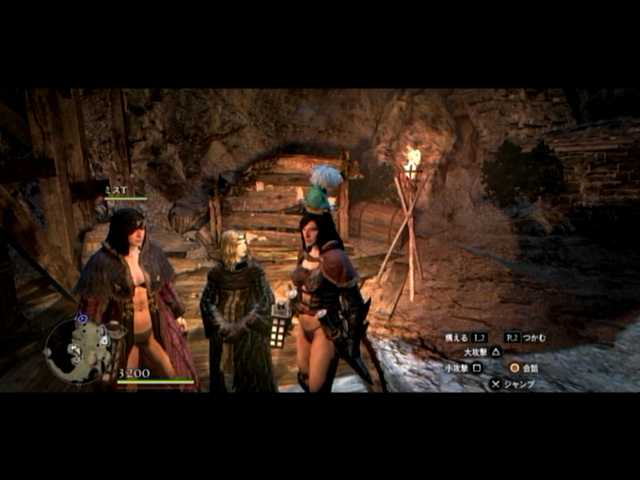The height and width of the screenshot is (480, 640).
Task: Open the circular minimap
Action: pyautogui.click(x=79, y=349)
